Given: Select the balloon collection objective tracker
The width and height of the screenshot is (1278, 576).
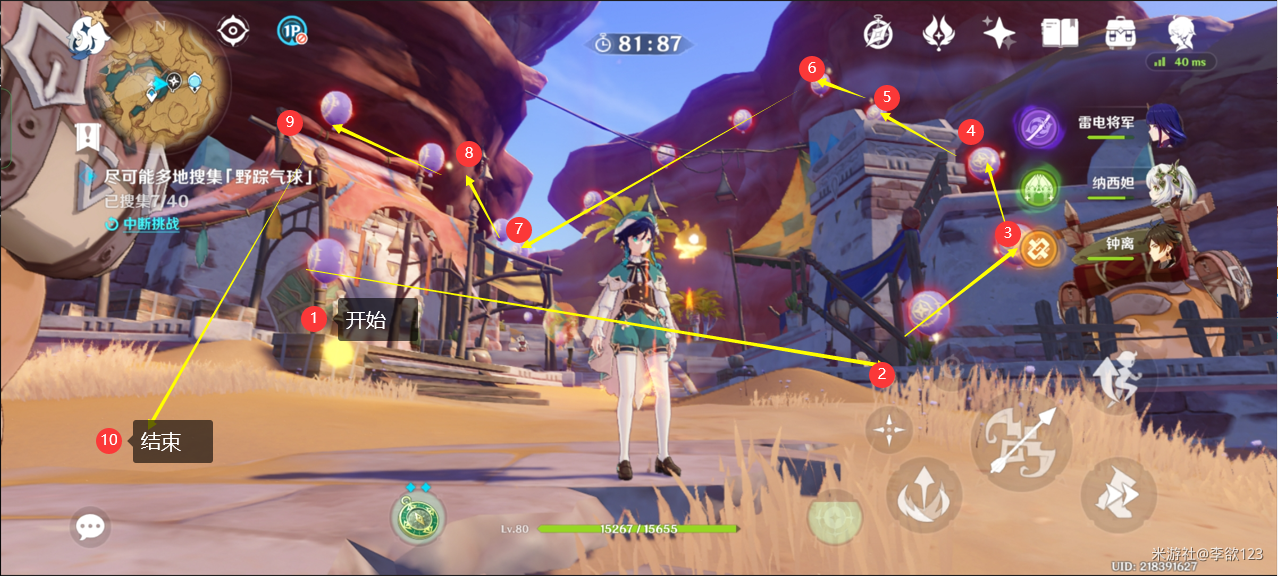Looking at the screenshot, I should click(208, 178).
